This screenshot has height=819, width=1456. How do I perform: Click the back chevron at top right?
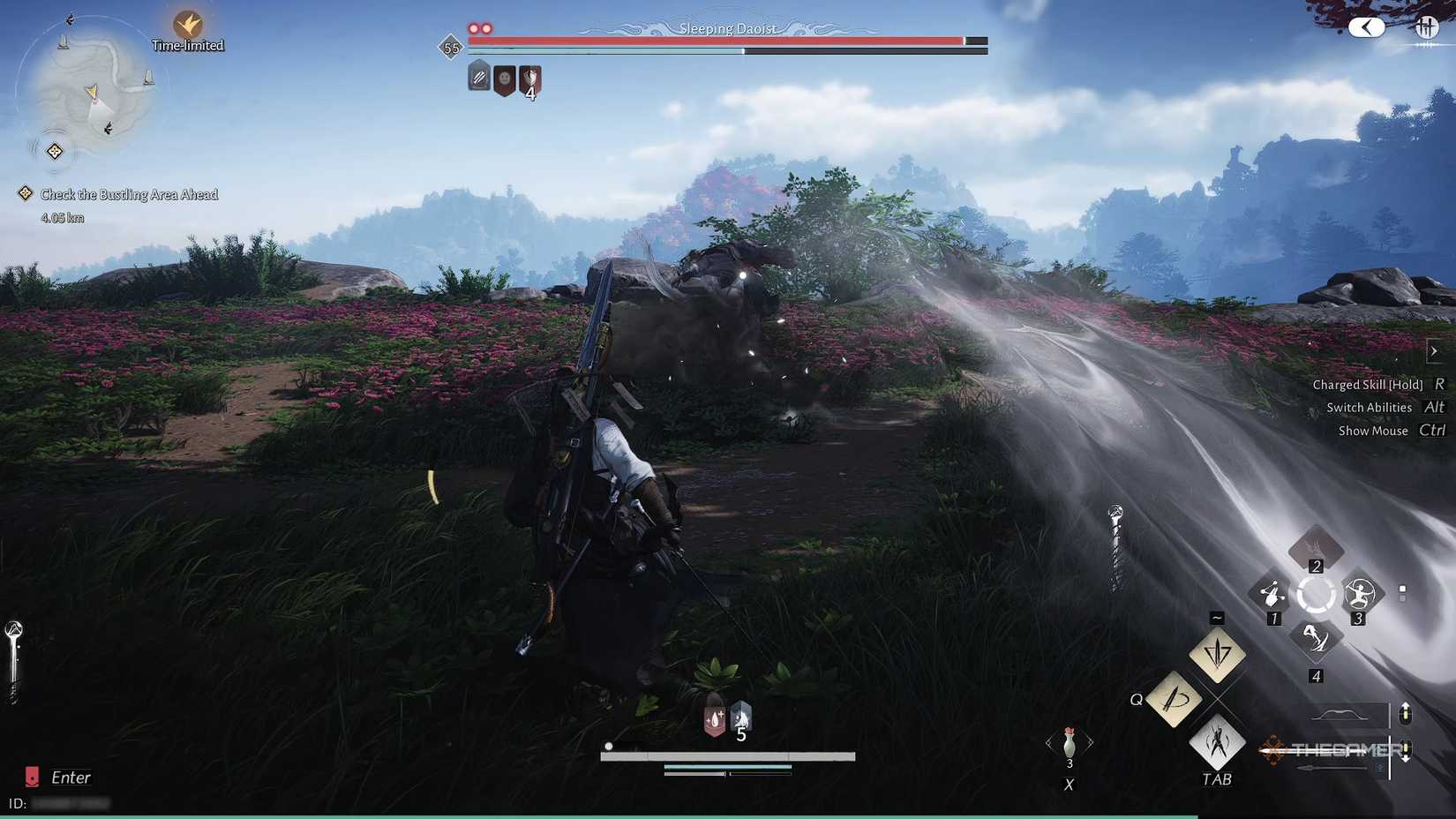(1367, 26)
